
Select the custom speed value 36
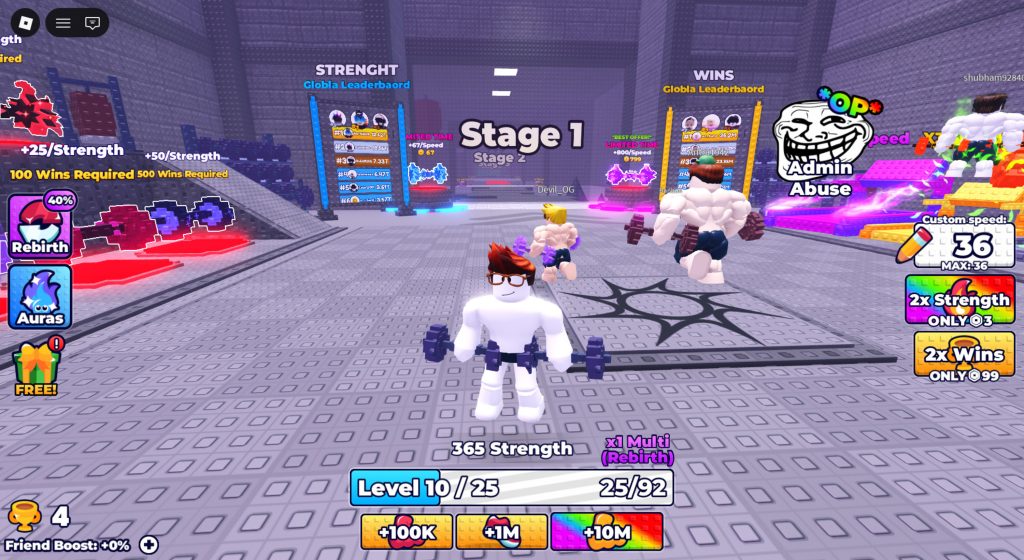(972, 245)
